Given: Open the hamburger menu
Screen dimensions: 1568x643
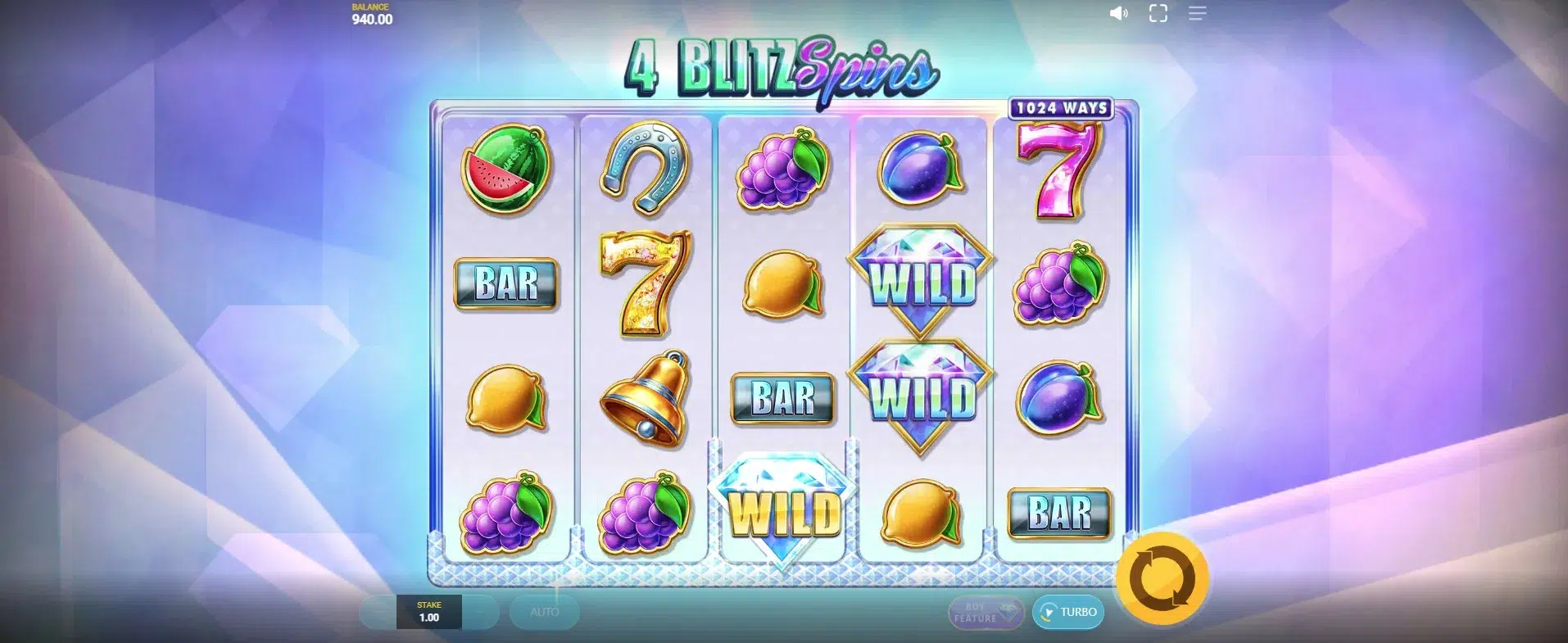Looking at the screenshot, I should tap(1197, 14).
